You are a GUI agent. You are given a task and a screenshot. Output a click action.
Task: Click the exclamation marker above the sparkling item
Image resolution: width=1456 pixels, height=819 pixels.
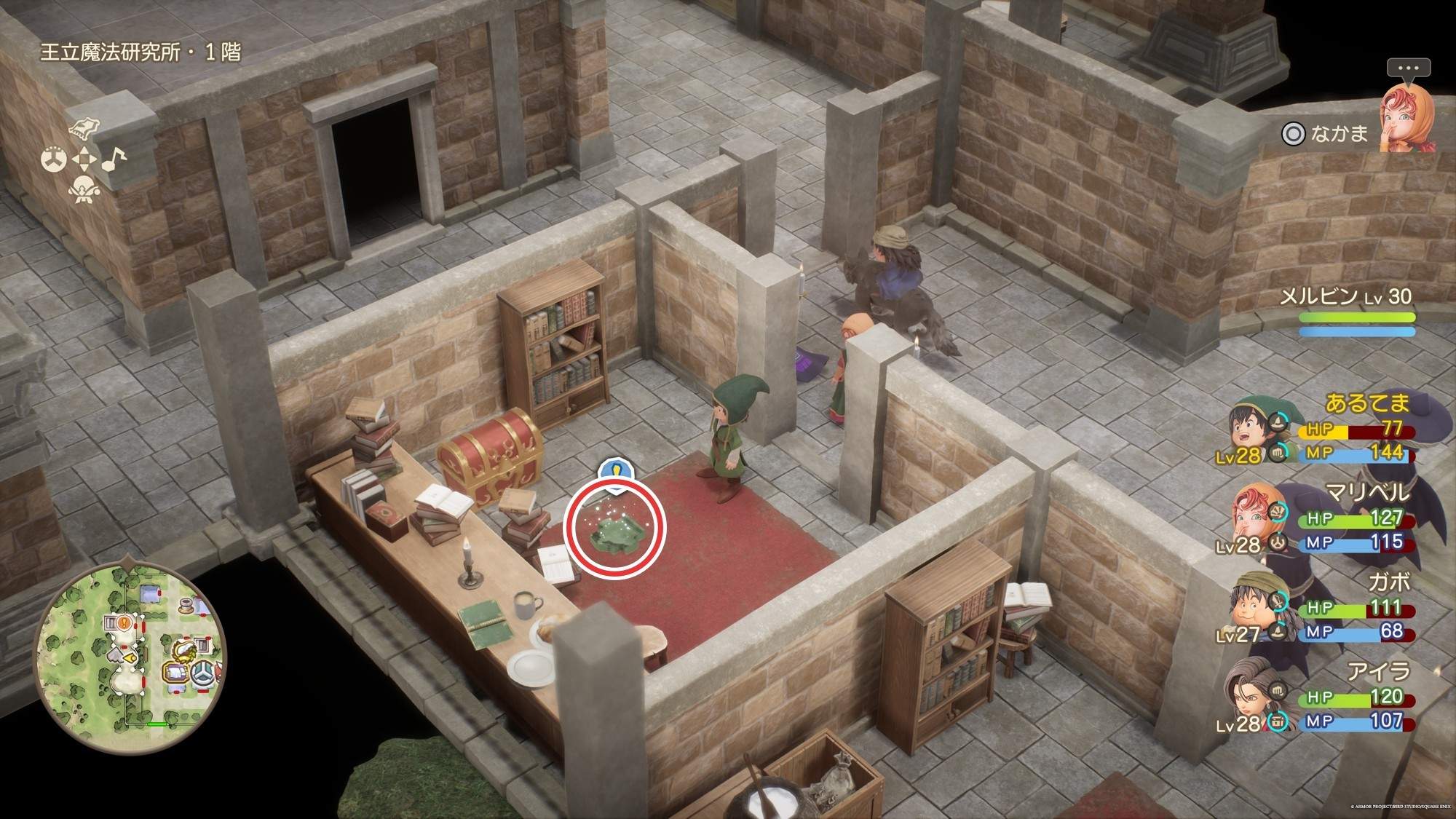click(615, 469)
